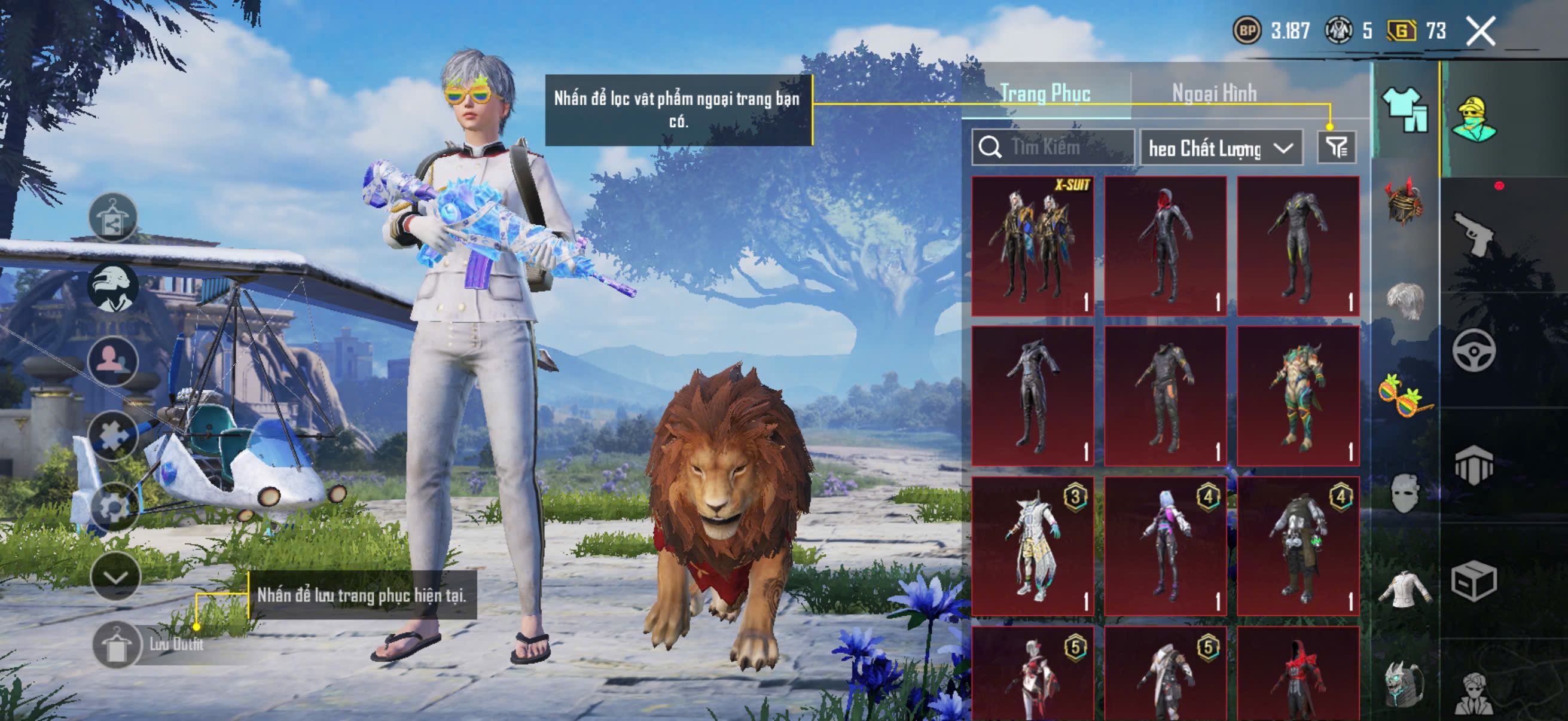Save the current look with Lưu Outfit
The height and width of the screenshot is (721, 1568).
click(x=115, y=644)
